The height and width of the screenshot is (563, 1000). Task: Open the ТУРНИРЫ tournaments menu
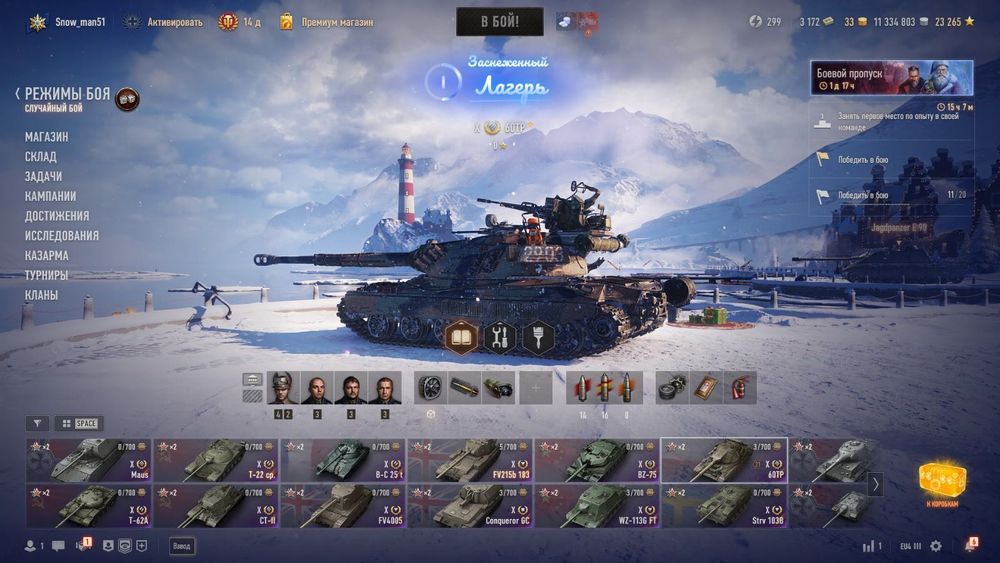click(x=47, y=275)
